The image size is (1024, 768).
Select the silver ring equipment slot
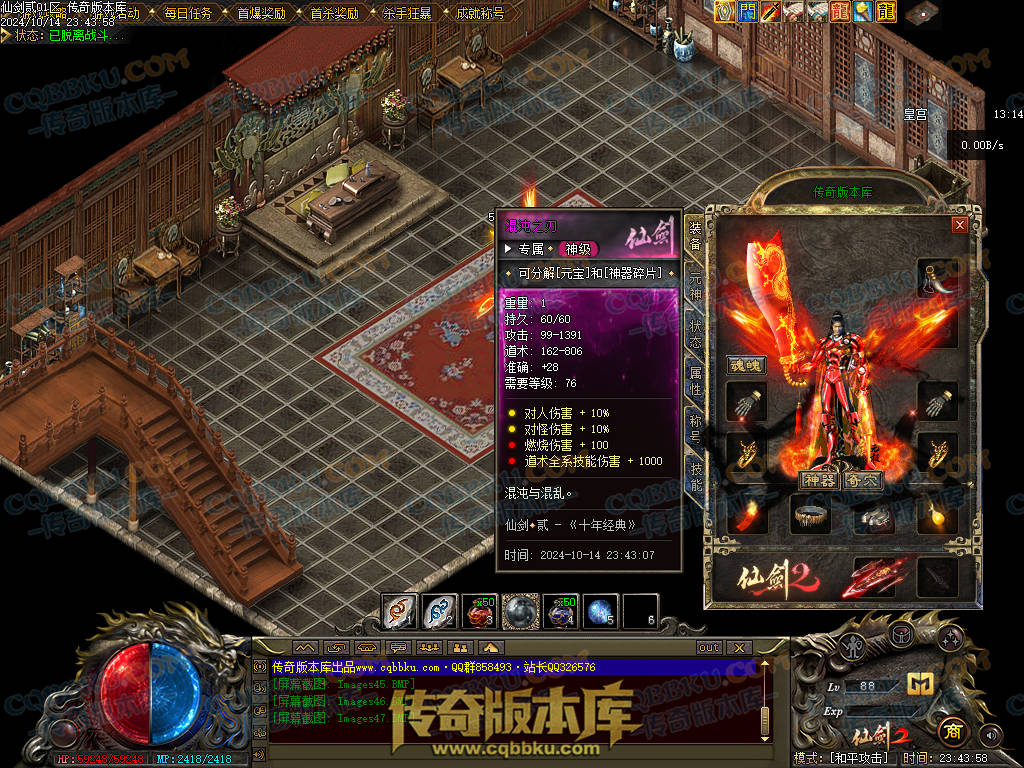point(875,516)
